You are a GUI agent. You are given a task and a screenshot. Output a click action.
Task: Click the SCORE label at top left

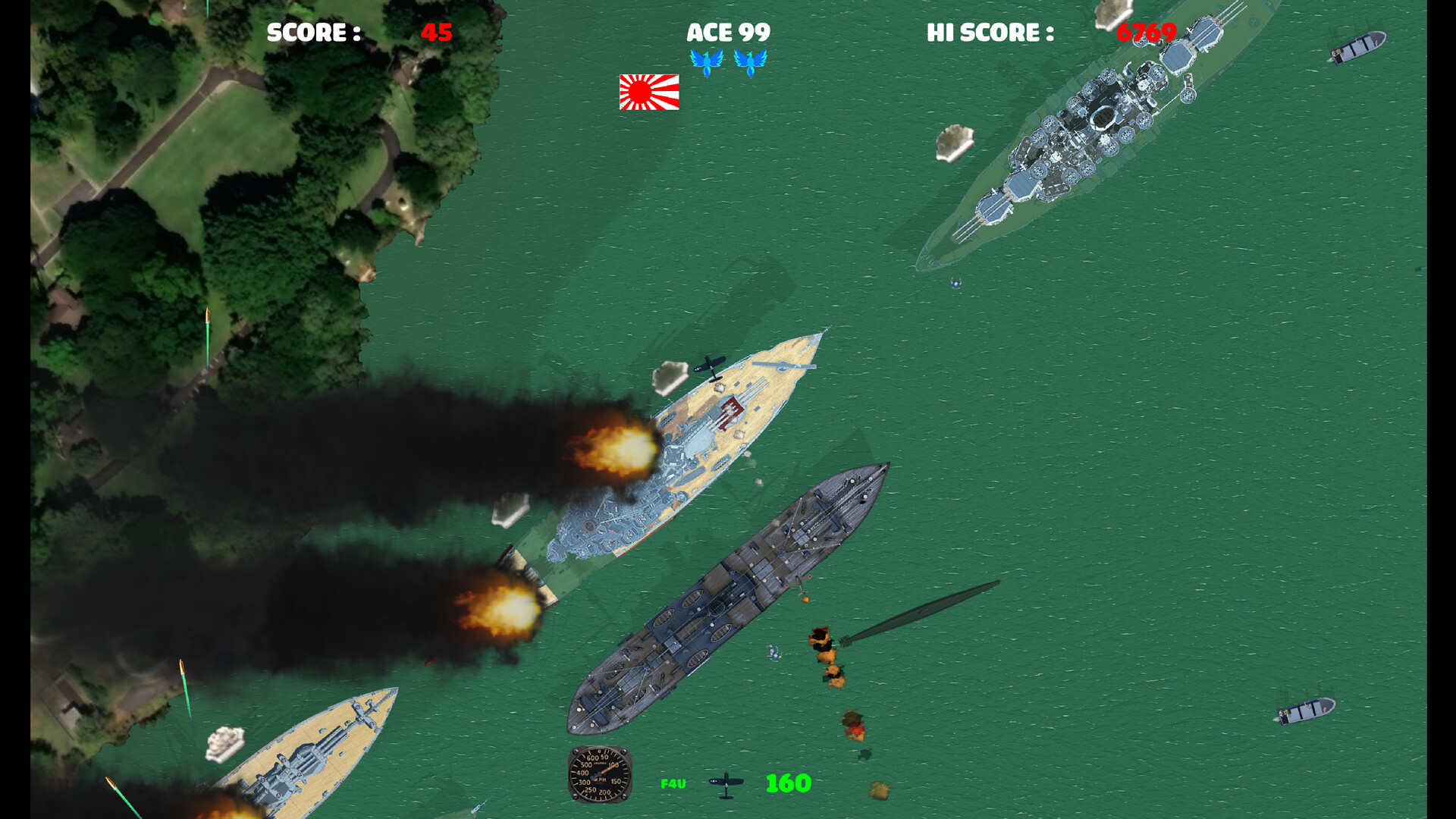coord(312,33)
